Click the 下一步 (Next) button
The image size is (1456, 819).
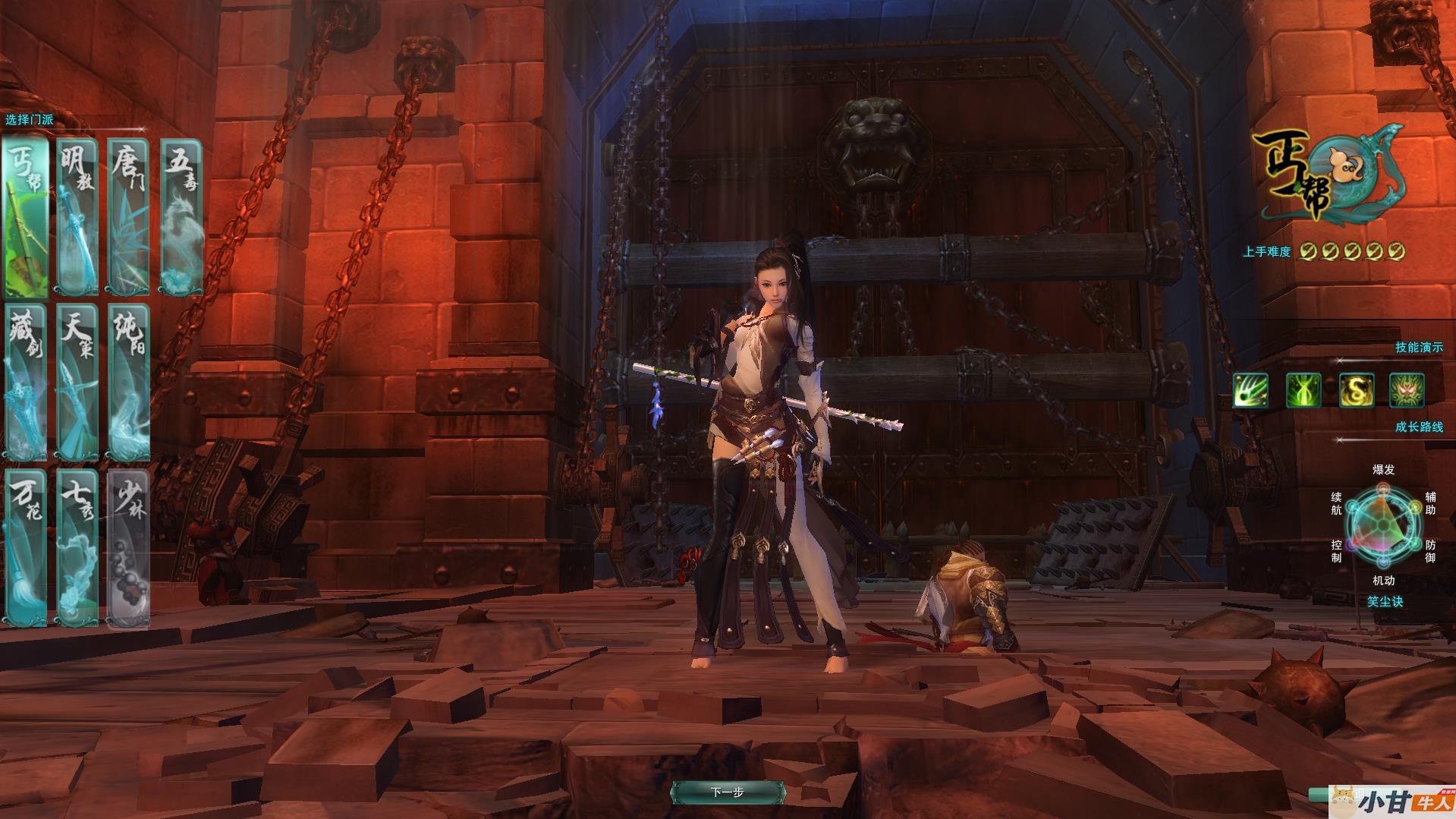pyautogui.click(x=727, y=792)
